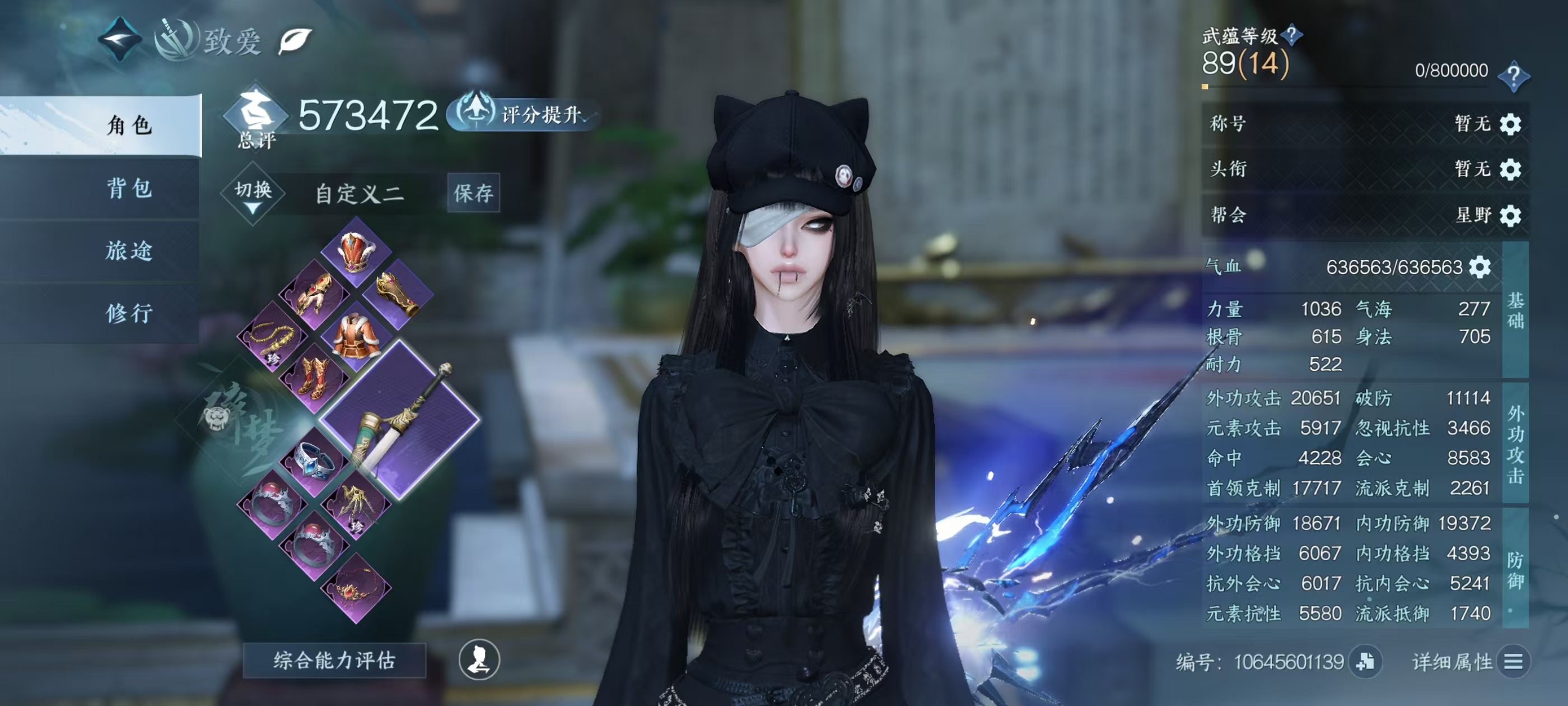Viewport: 1568px width, 706px height.
Task: Go to the 修行 tab
Action: tap(128, 313)
